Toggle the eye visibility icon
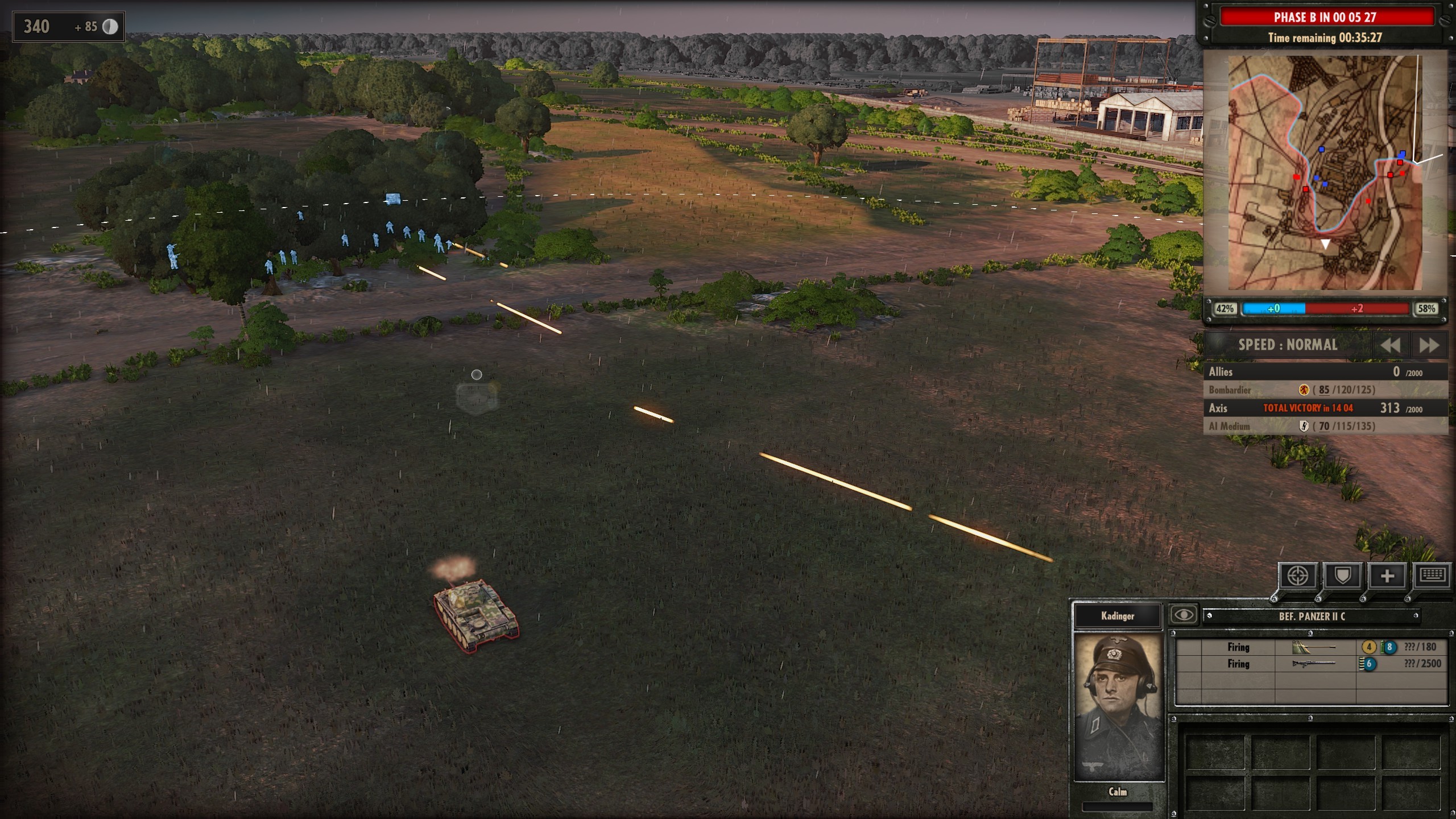Viewport: 1456px width, 819px height. click(1184, 615)
